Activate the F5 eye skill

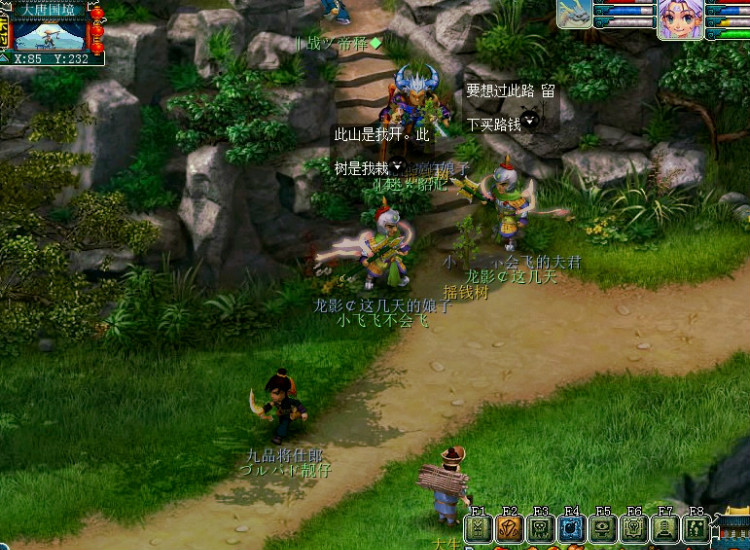click(x=603, y=529)
